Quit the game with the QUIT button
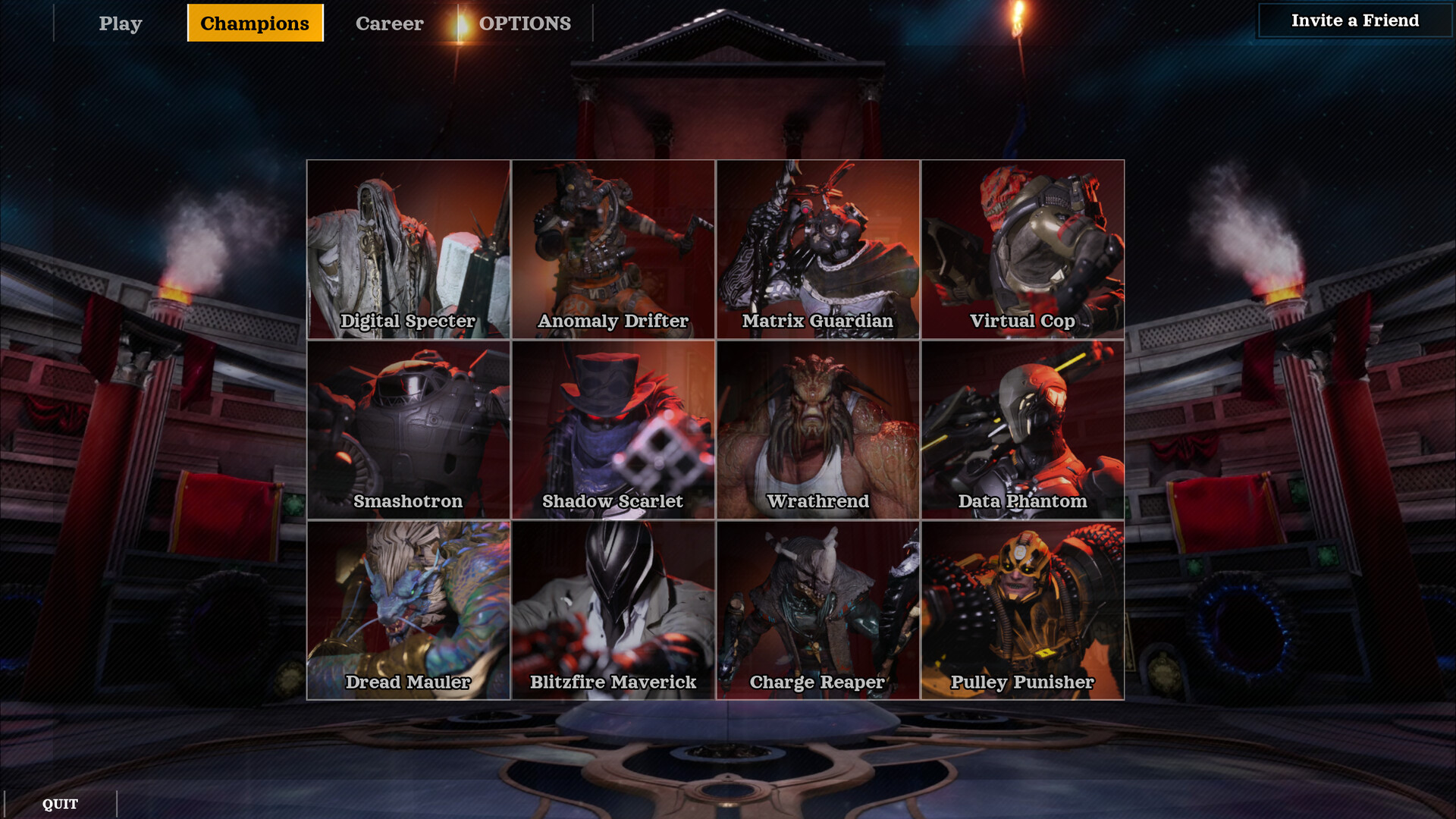The width and height of the screenshot is (1456, 819). [x=60, y=804]
